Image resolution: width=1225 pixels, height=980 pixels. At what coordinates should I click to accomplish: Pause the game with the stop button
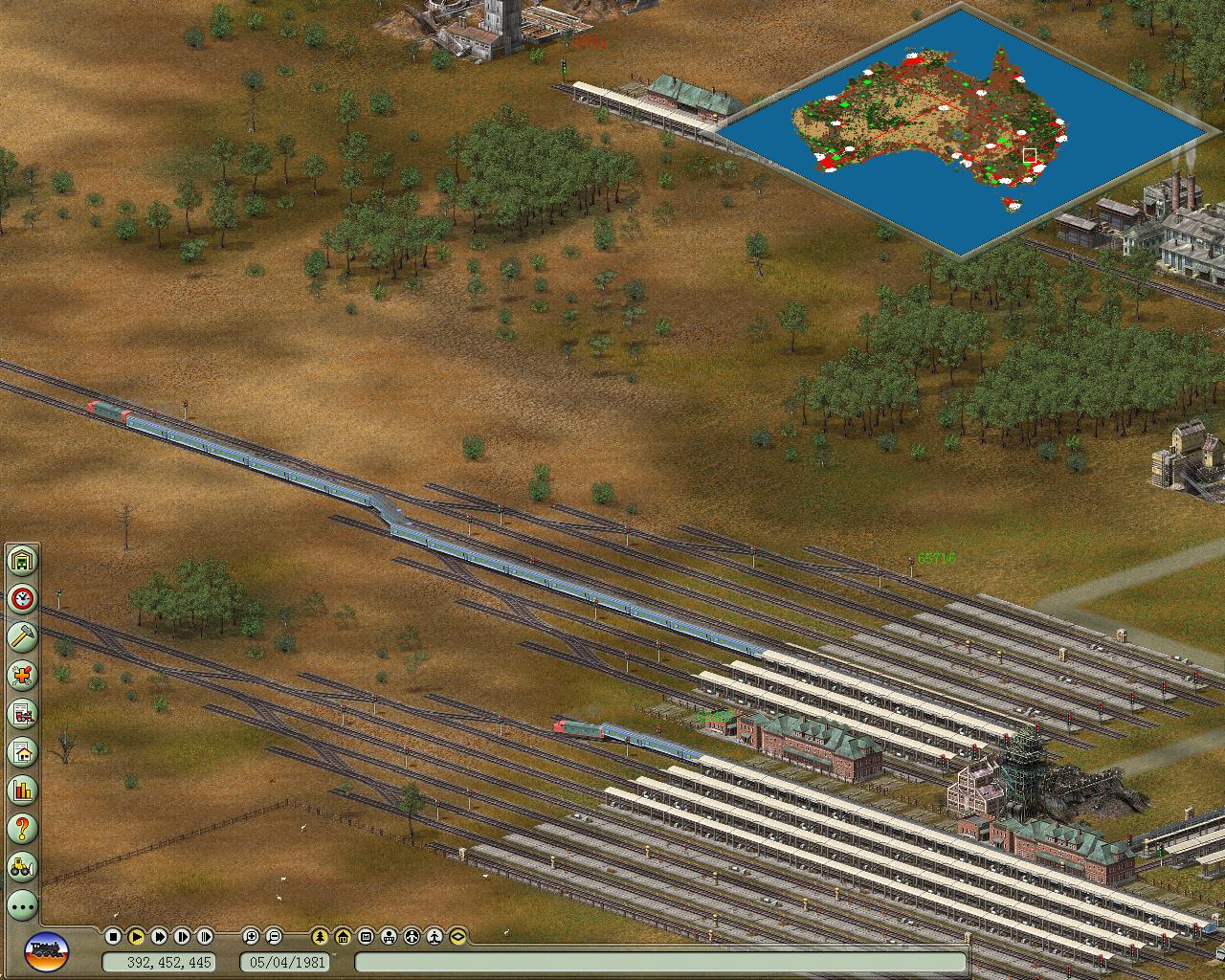(113, 937)
